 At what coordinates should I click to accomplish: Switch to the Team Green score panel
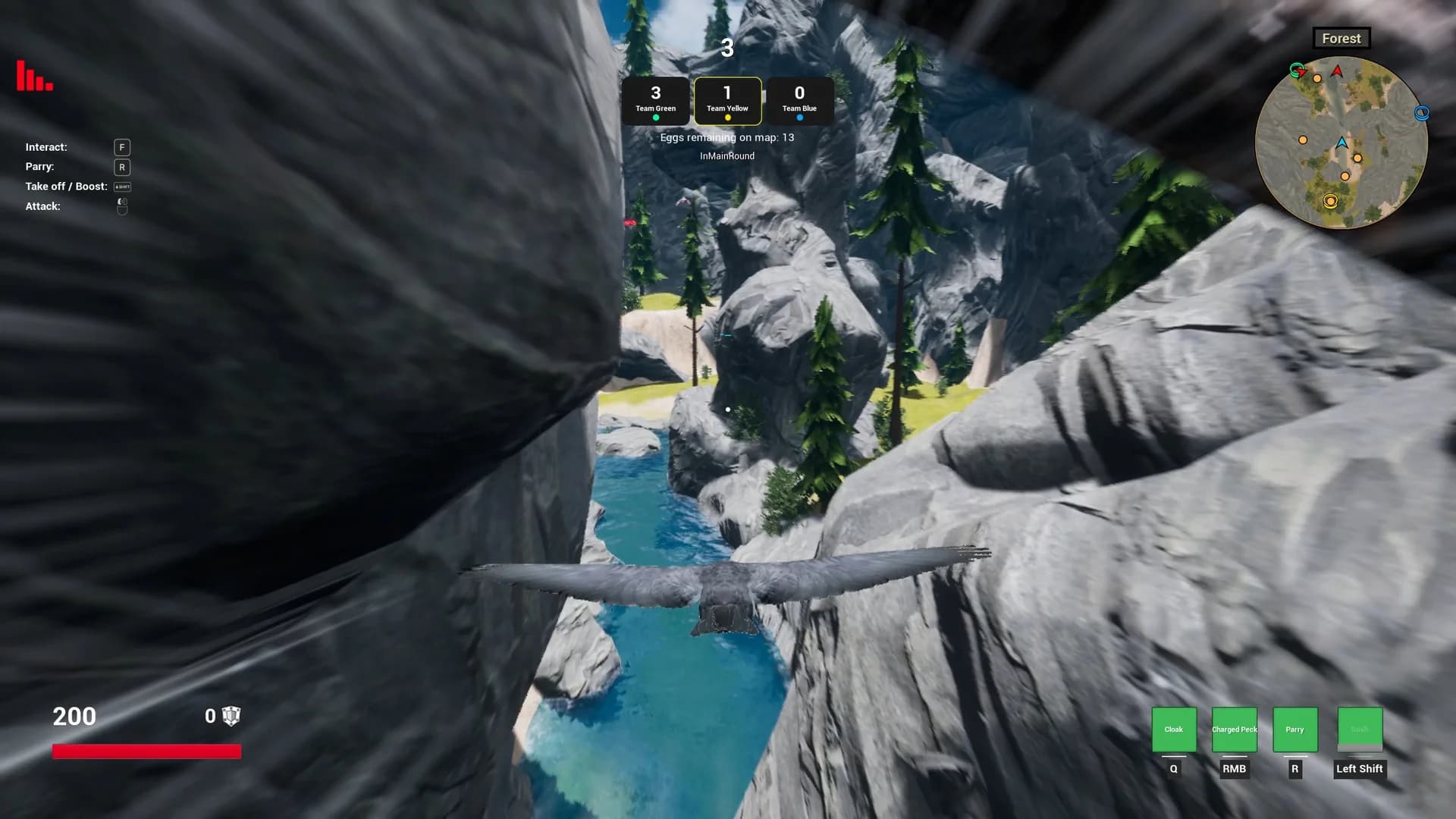tap(655, 99)
